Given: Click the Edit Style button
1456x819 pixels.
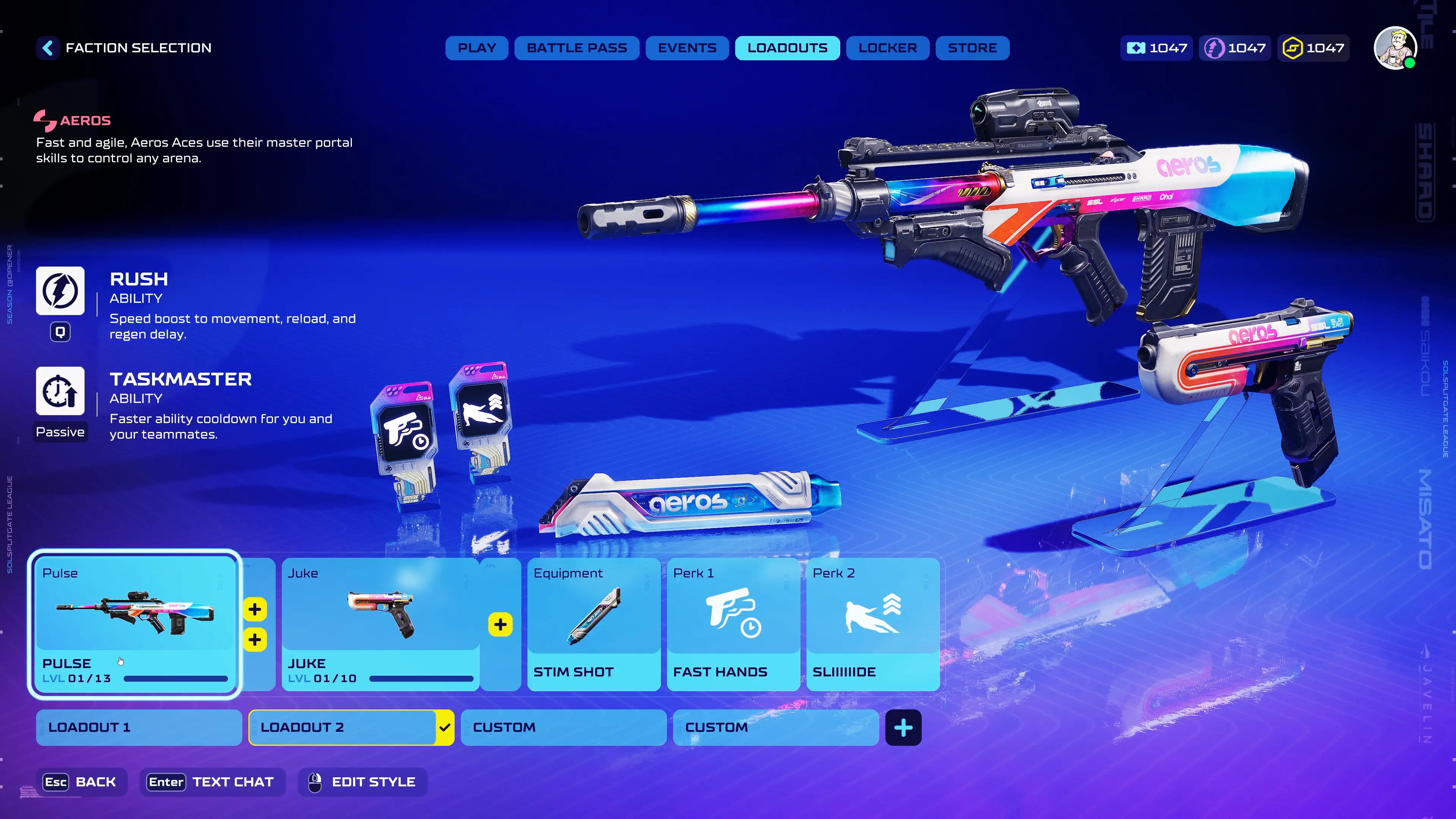Looking at the screenshot, I should coord(362,782).
